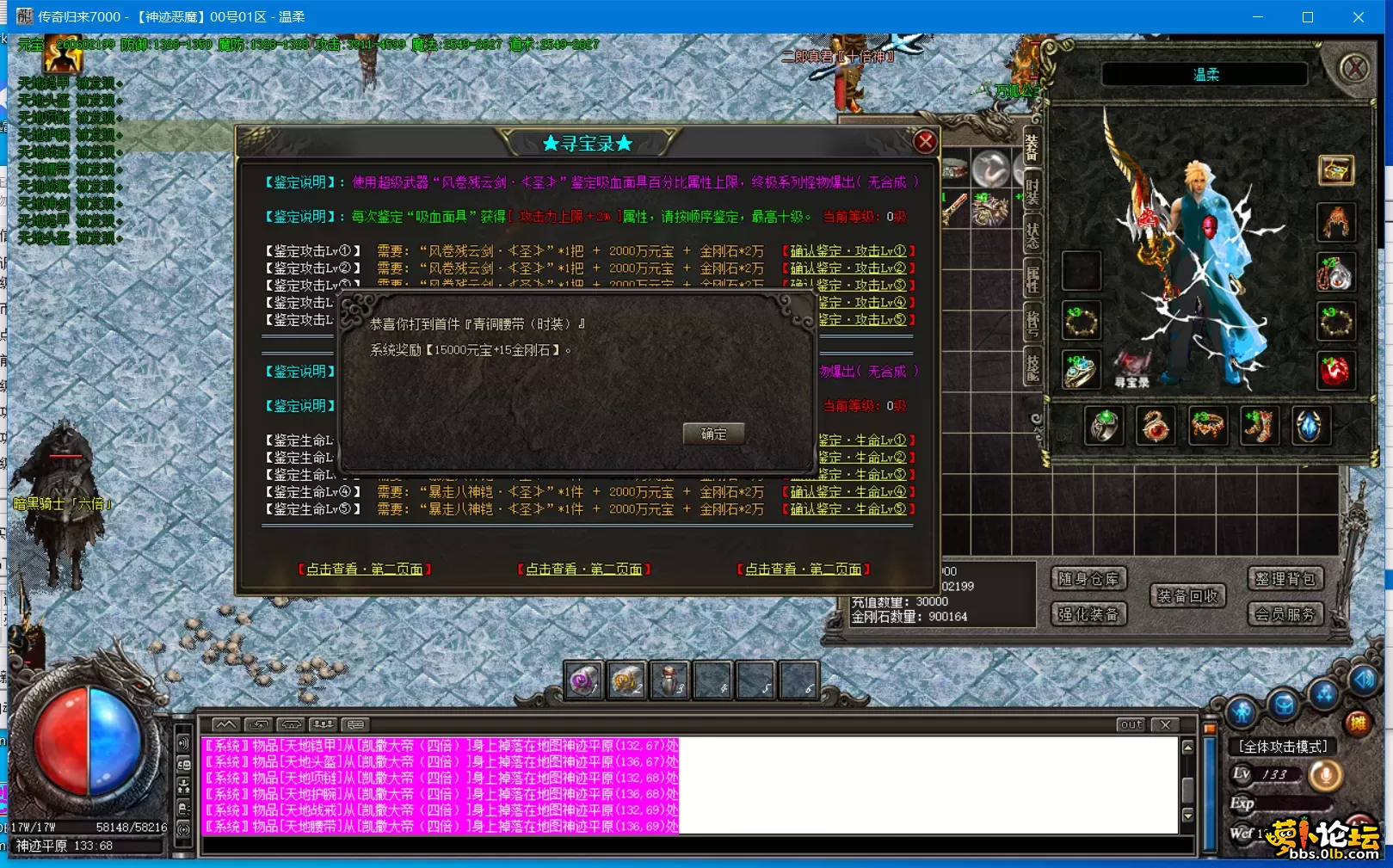Open the team chat channel icon

[x=324, y=725]
